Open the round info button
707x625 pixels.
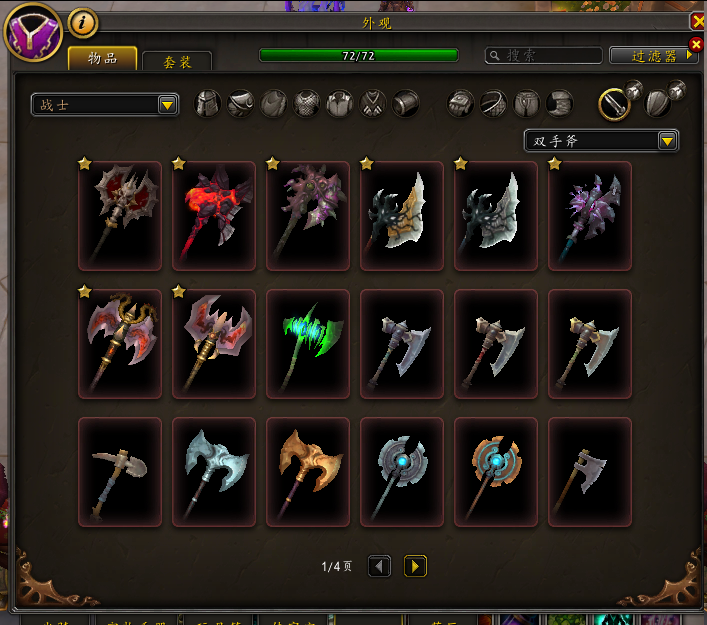[x=82, y=22]
